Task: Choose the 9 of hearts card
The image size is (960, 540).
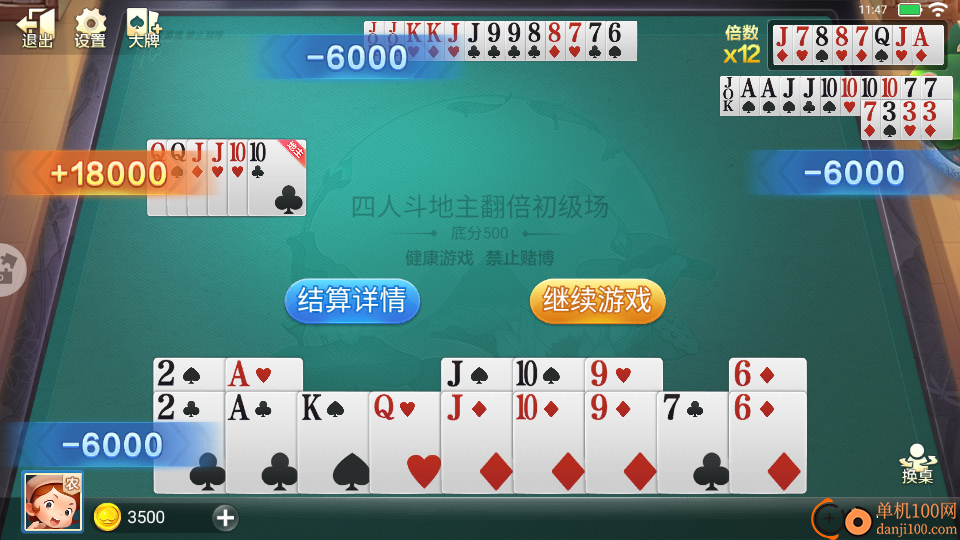Action: 623,374
